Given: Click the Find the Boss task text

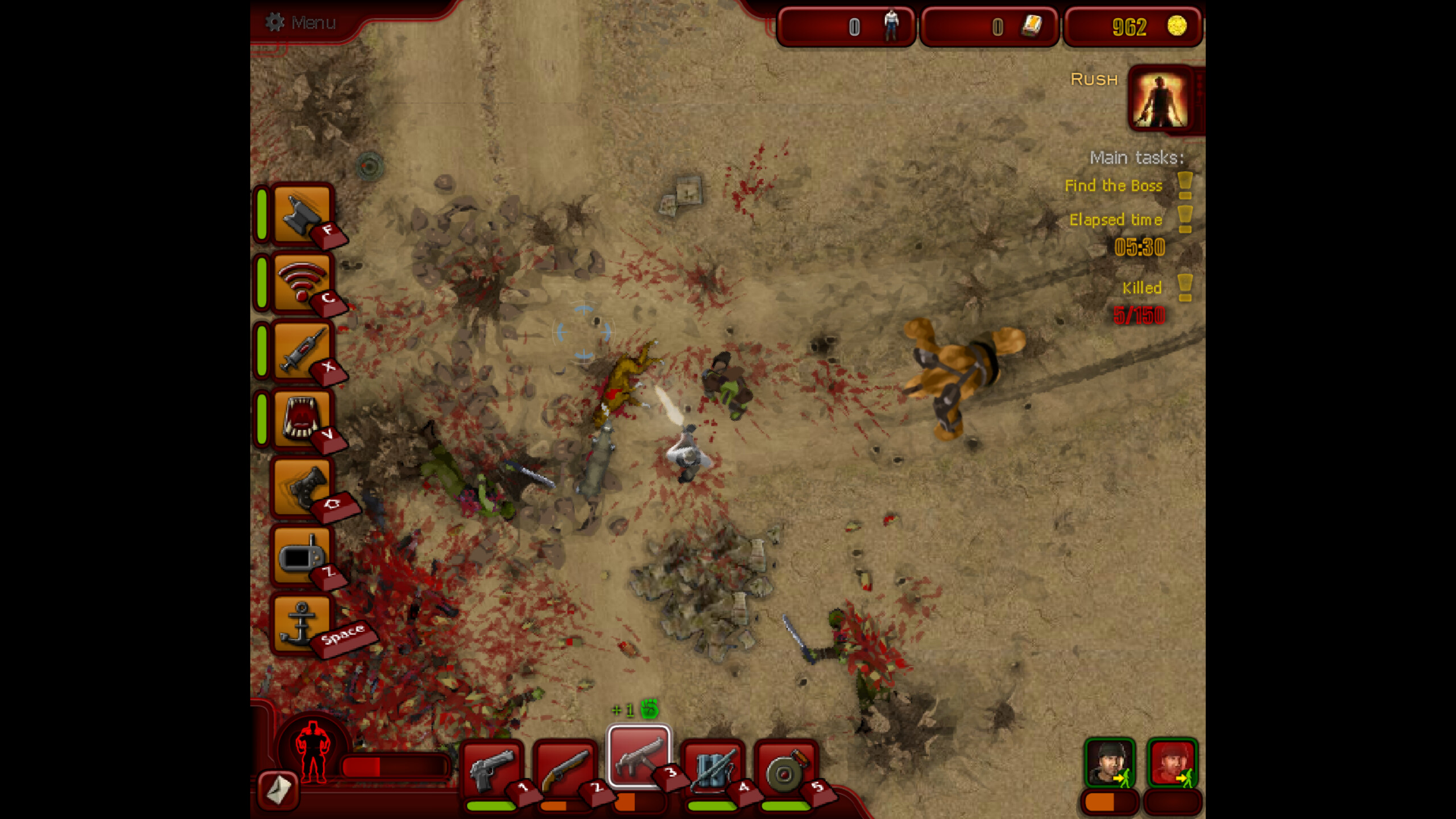Looking at the screenshot, I should [1113, 186].
